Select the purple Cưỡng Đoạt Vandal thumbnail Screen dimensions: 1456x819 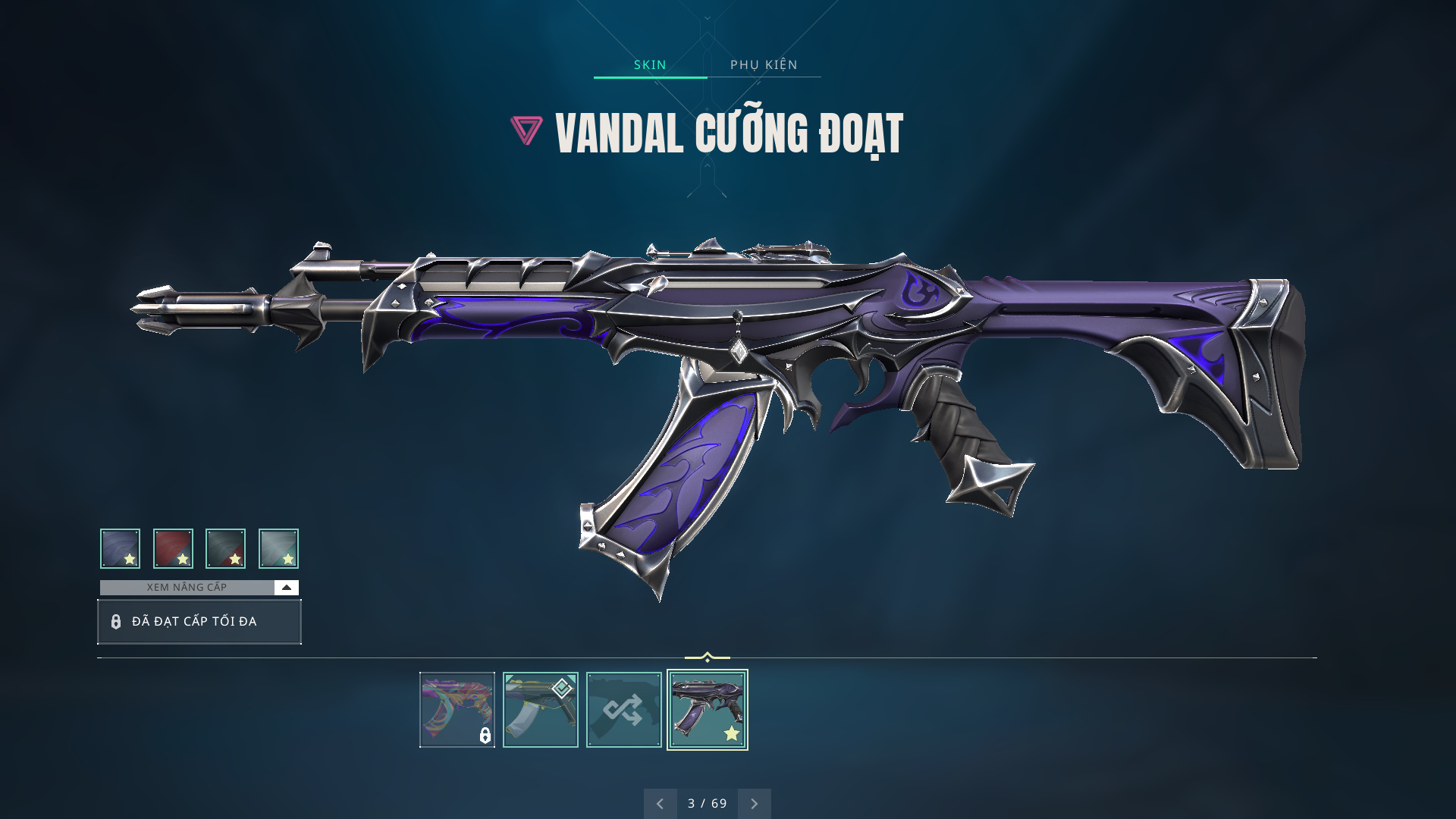(707, 710)
